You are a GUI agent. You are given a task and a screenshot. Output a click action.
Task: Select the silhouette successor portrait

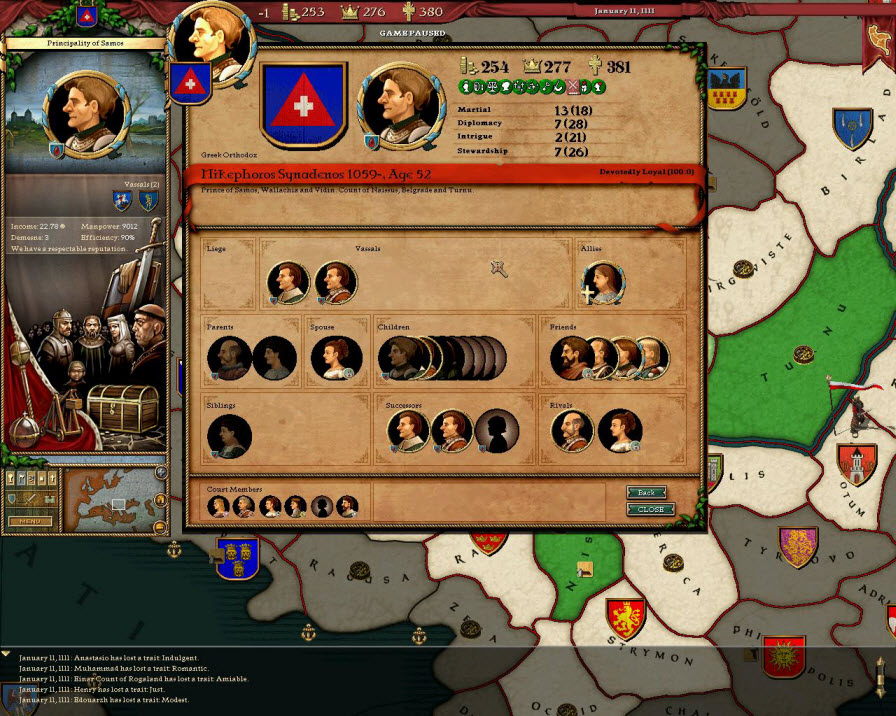click(496, 431)
